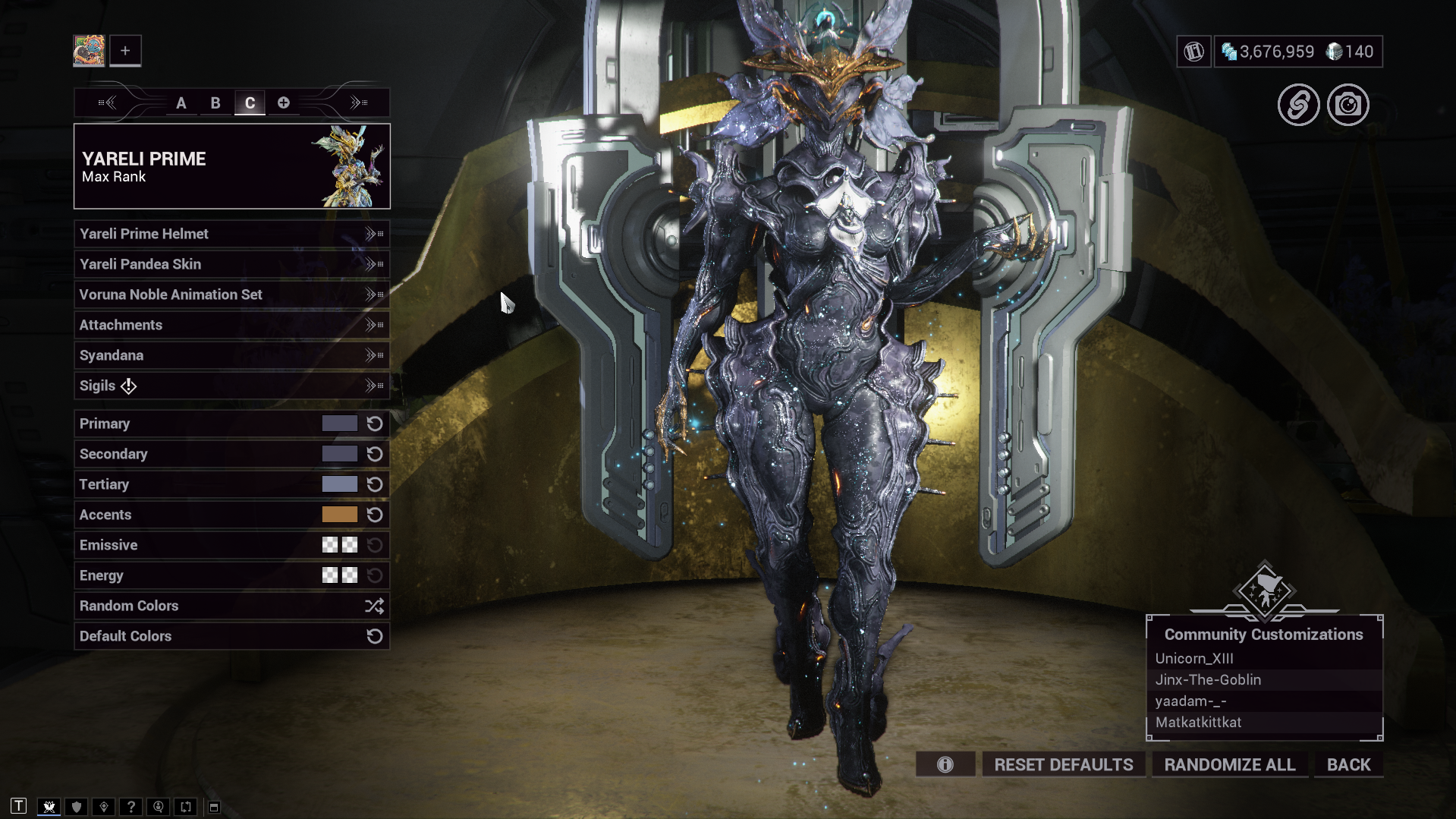This screenshot has width=1456, height=819.
Task: Choose Jinx-The-Goblin community customization
Action: point(1208,679)
